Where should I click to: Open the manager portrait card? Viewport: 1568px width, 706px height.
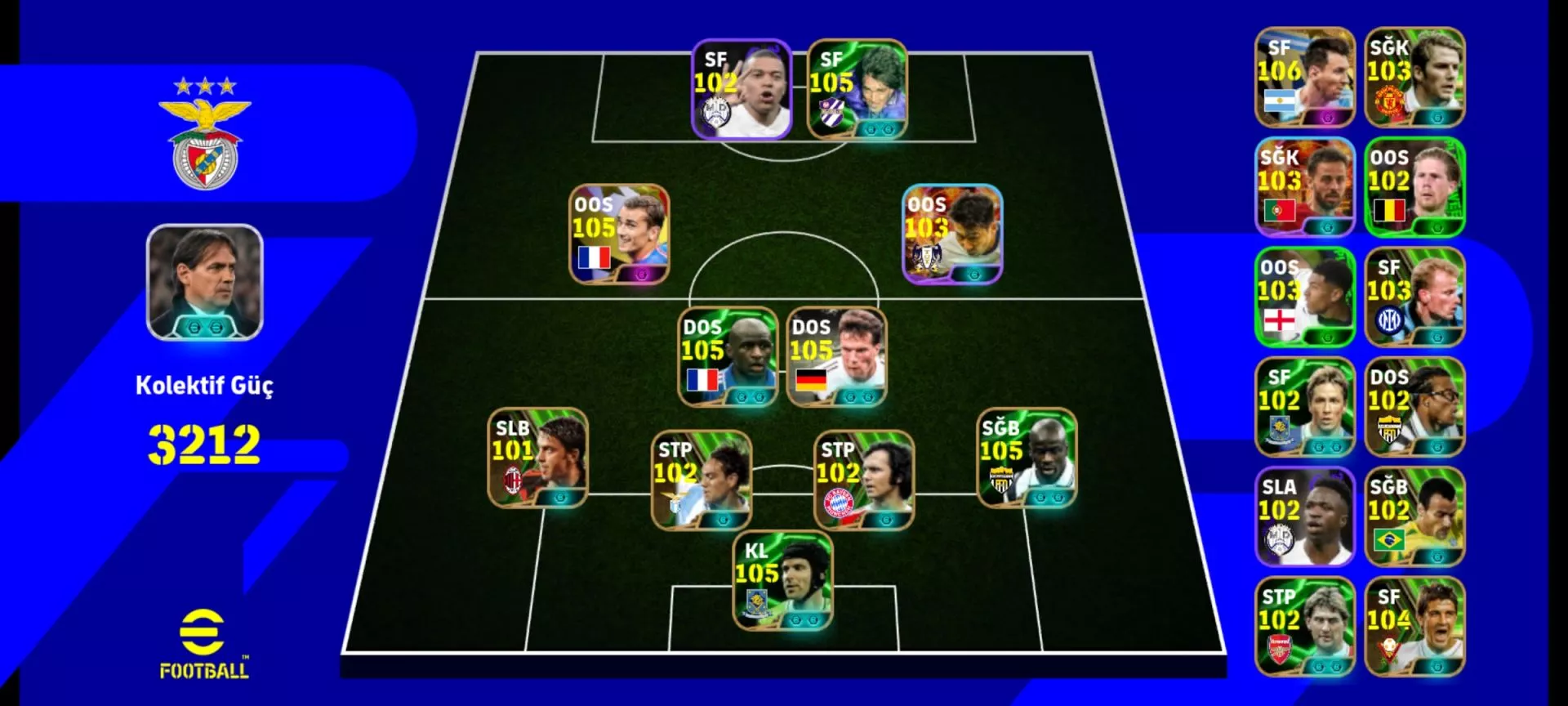click(205, 282)
